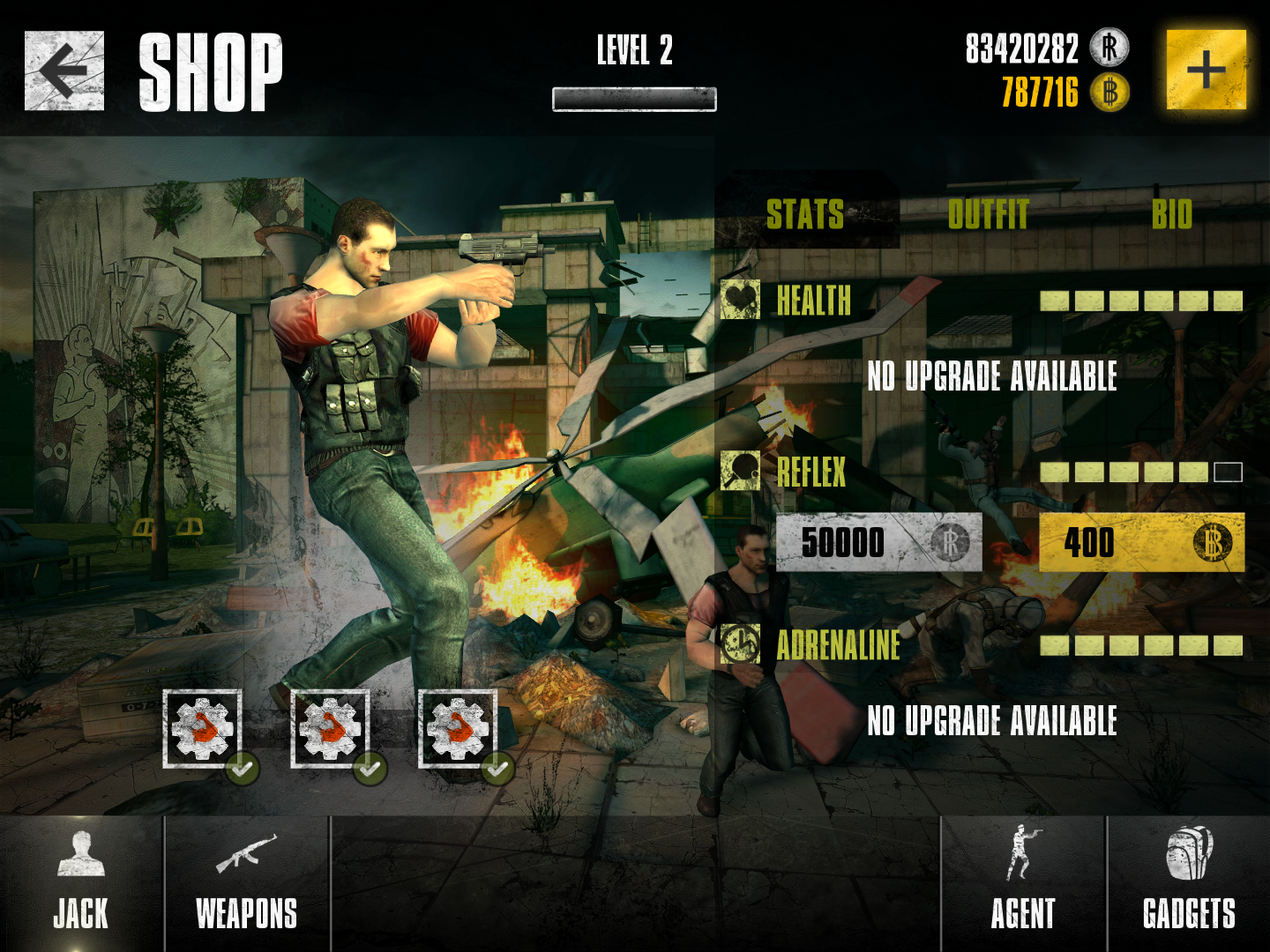Open the Agent shop category

pyautogui.click(x=1023, y=883)
